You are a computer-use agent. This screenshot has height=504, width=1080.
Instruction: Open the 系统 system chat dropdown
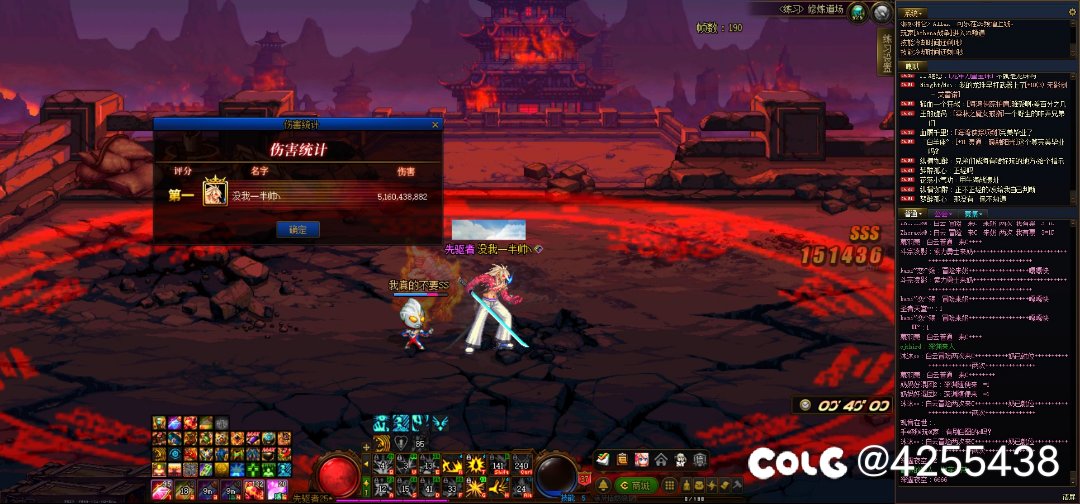coord(912,13)
